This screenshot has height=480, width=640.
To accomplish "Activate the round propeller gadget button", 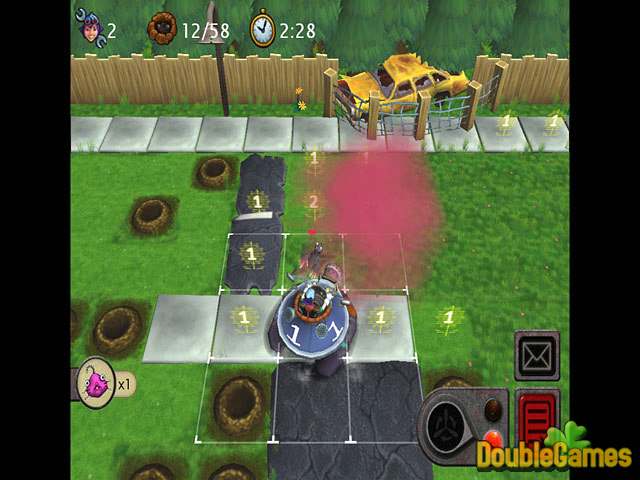I will tap(446, 427).
